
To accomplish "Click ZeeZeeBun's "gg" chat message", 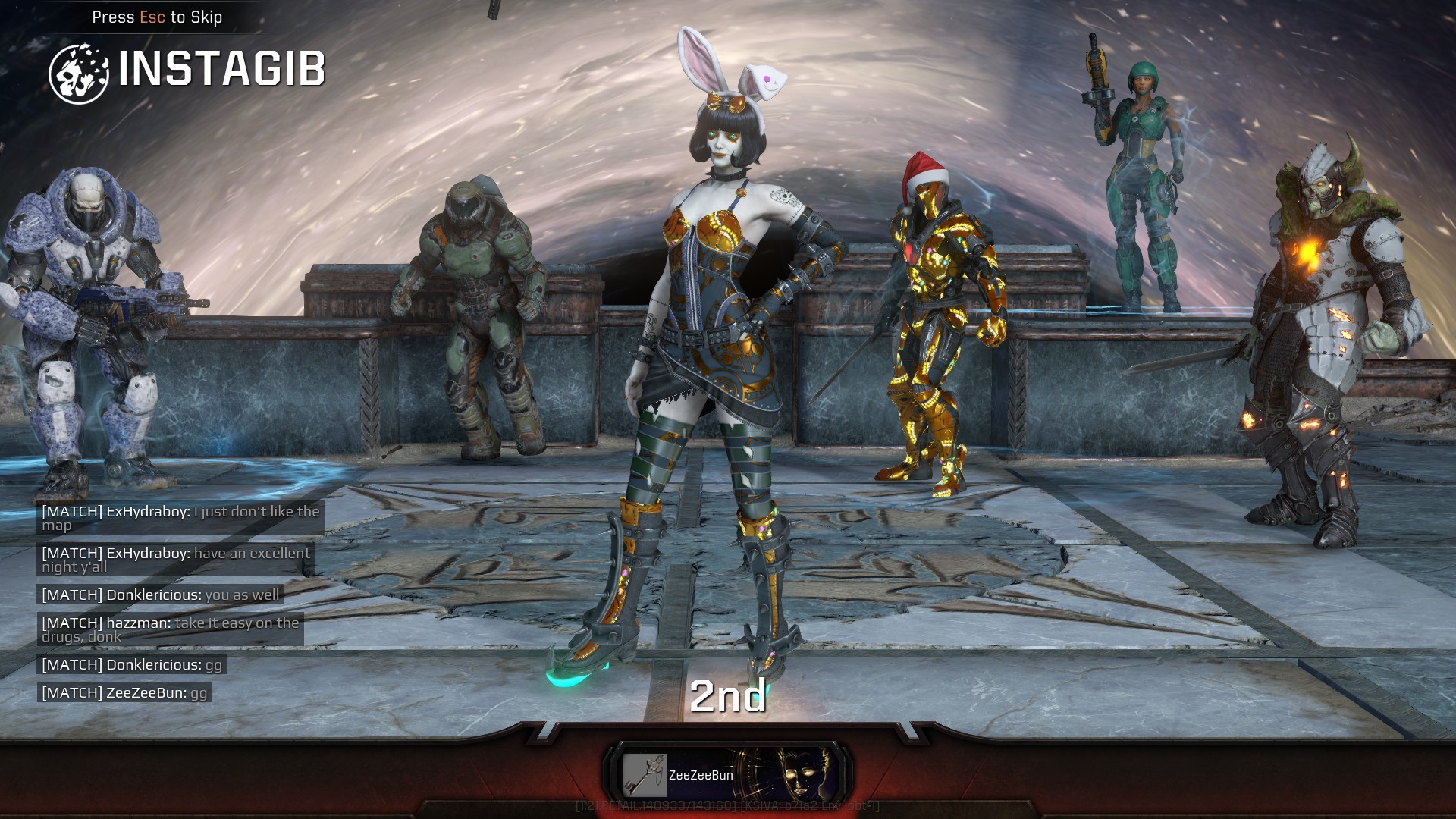I will coord(124,692).
